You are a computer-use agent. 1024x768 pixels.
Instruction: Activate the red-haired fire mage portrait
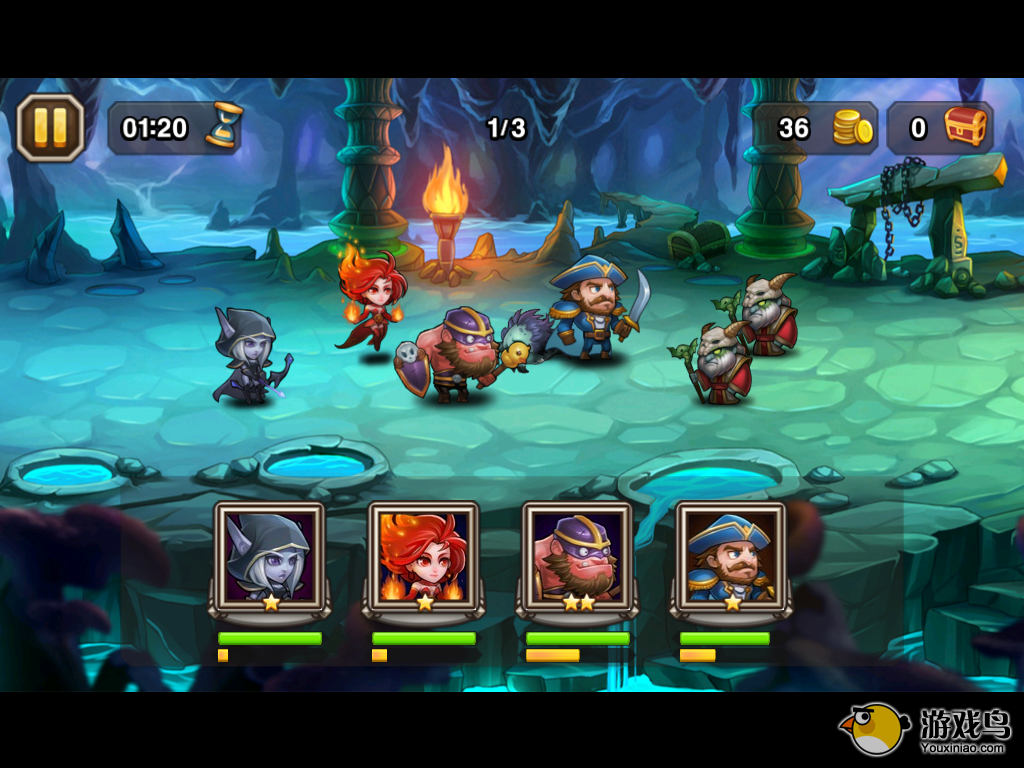(x=423, y=557)
